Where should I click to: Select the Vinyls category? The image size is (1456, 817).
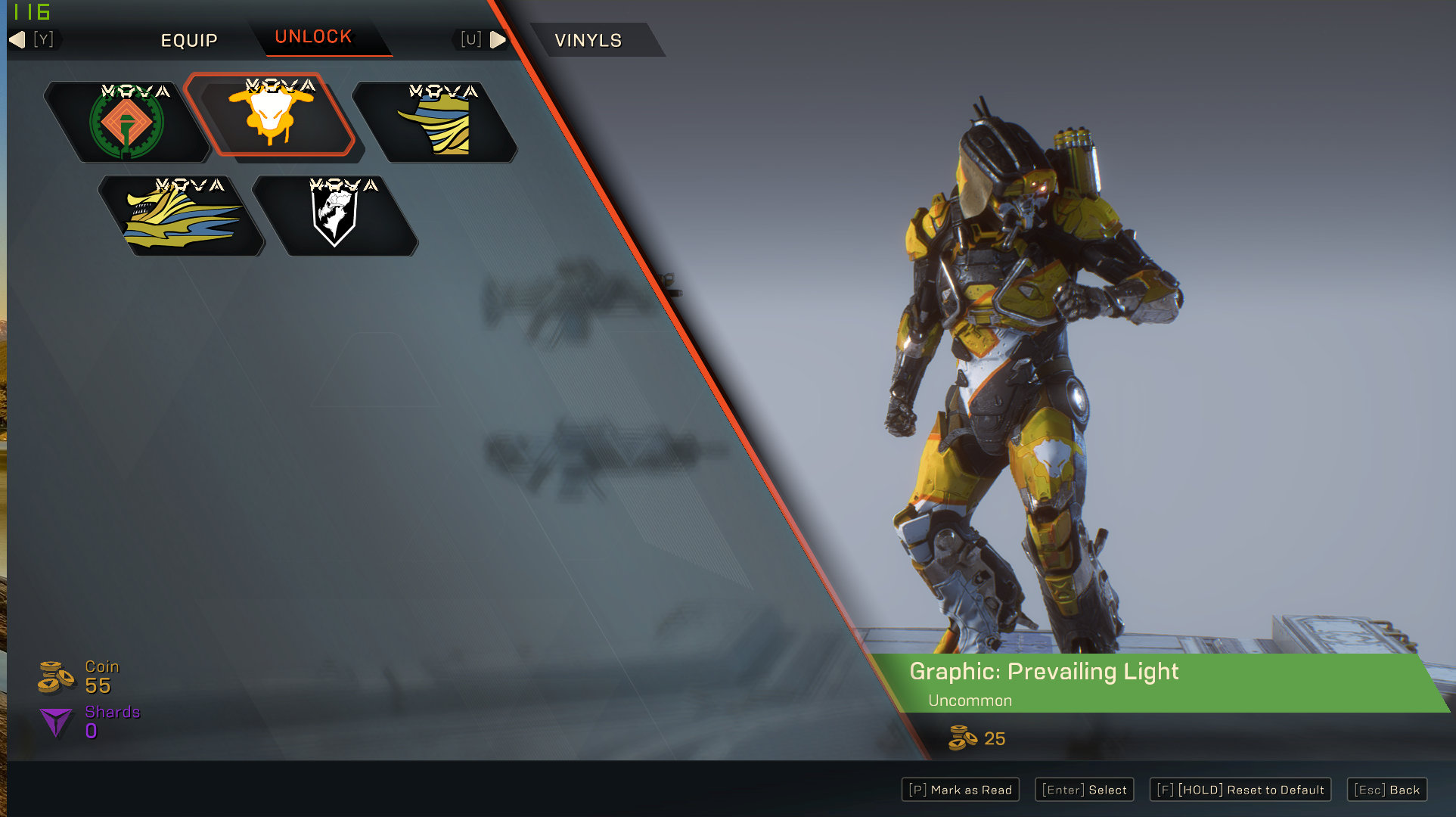[x=588, y=40]
